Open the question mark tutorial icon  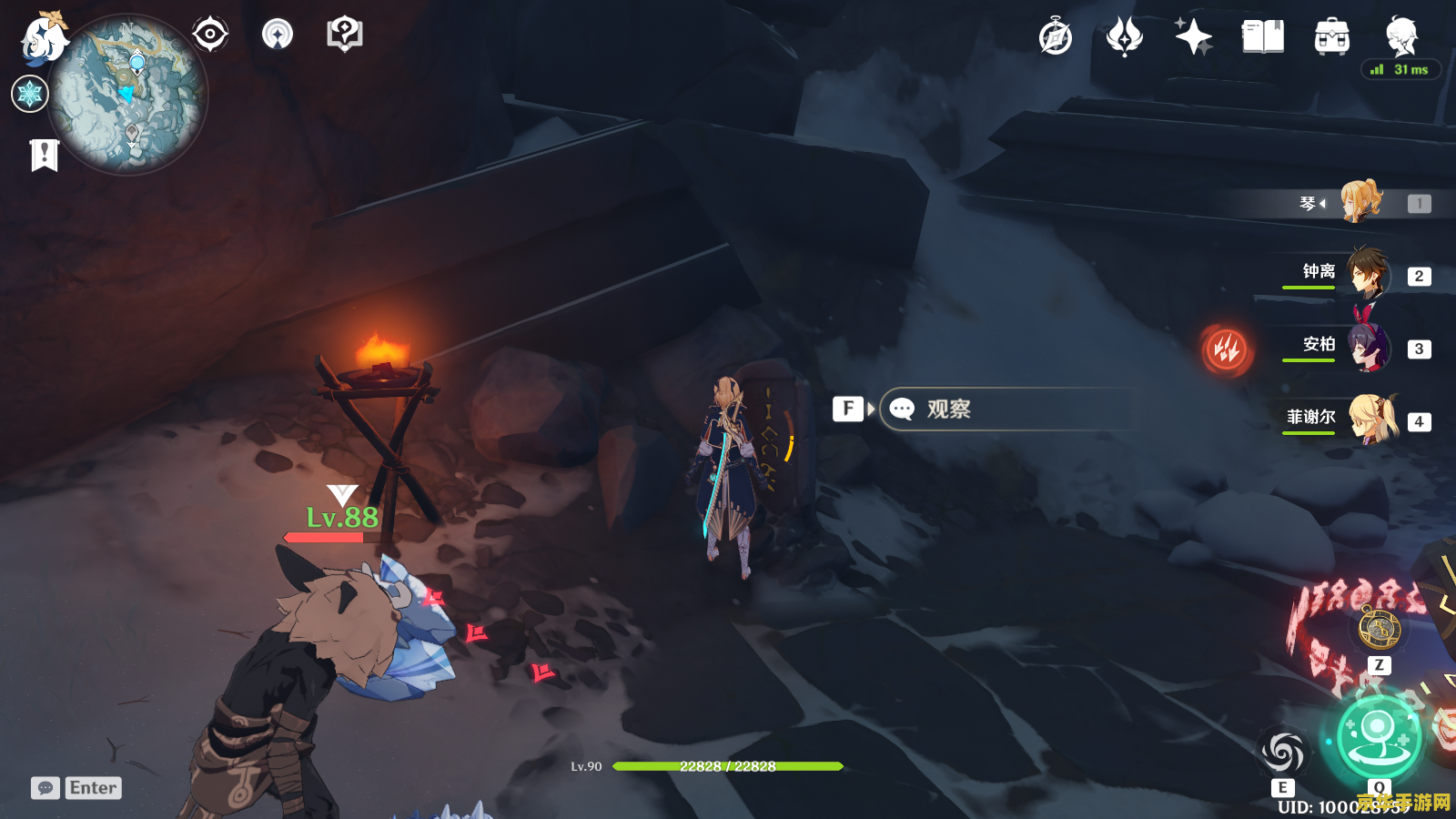(344, 35)
